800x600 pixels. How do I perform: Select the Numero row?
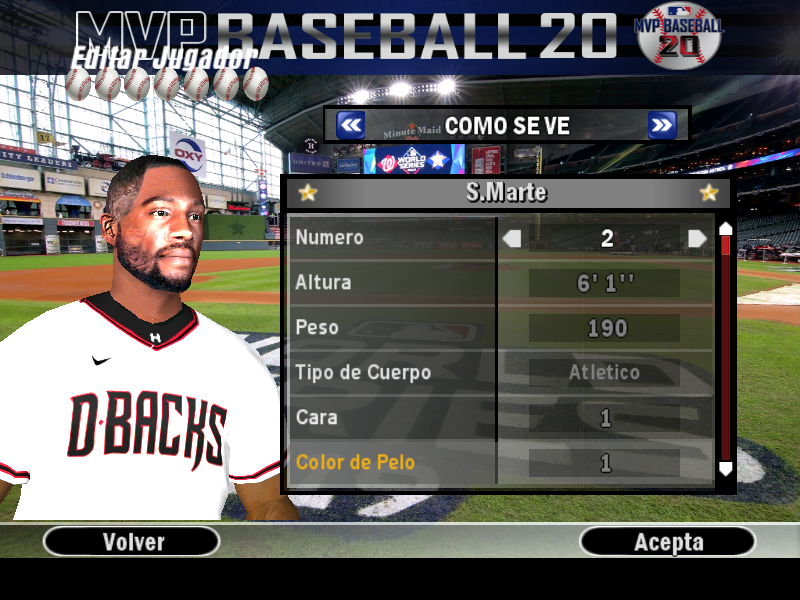tap(392, 238)
